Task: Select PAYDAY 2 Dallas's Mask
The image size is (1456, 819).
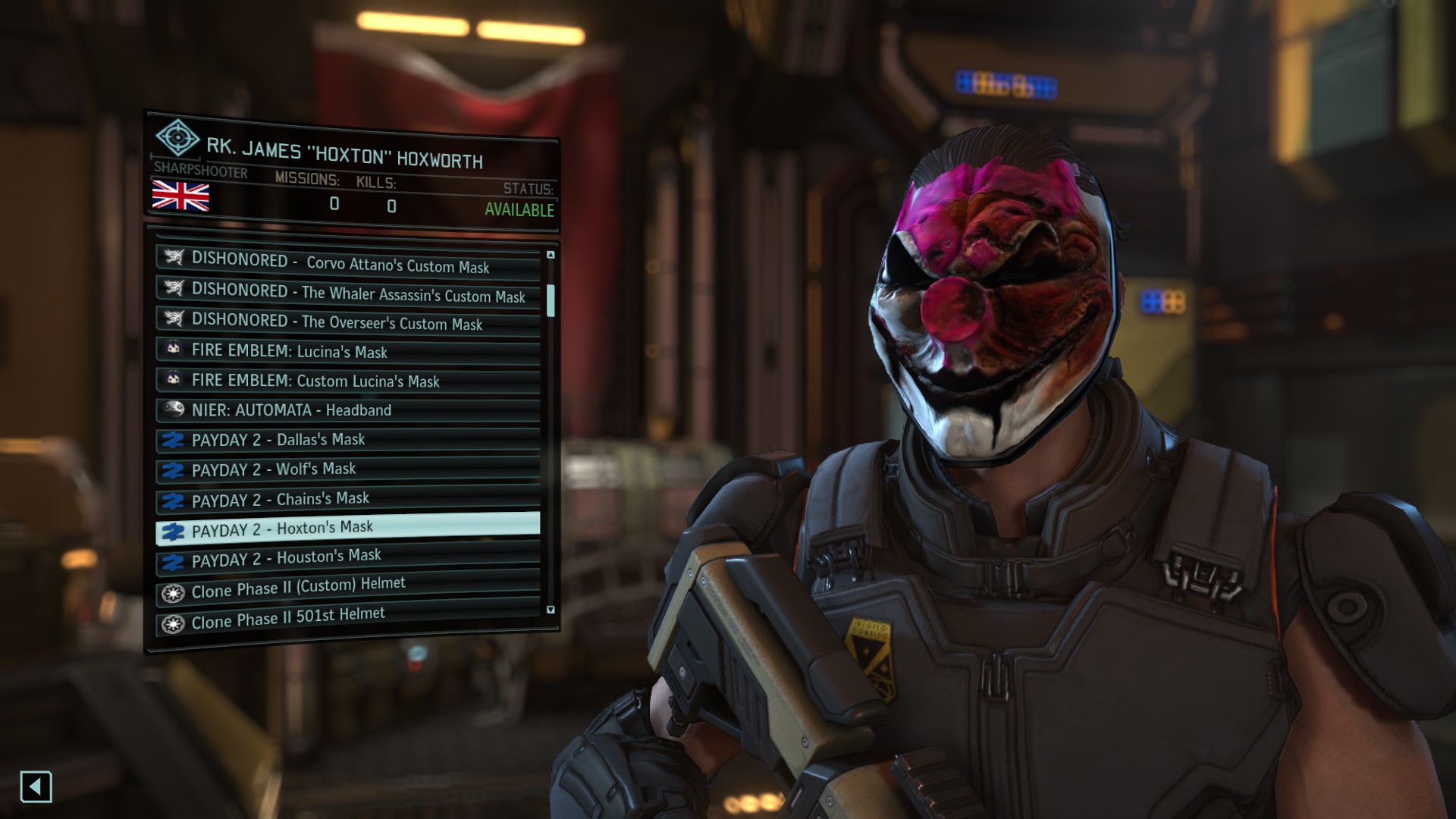Action: 349,440
